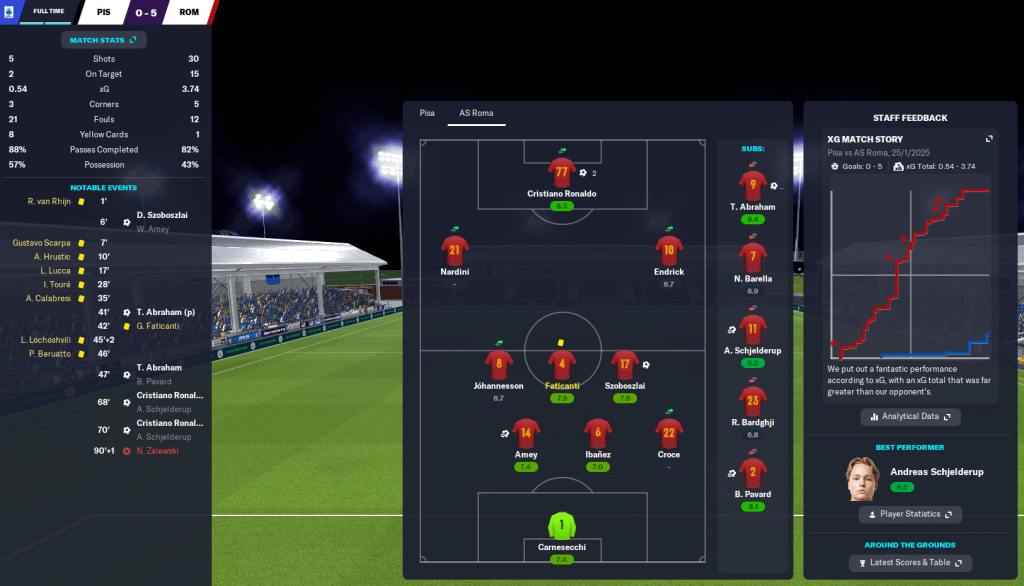Viewport: 1024px width, 586px height.
Task: Pick substitute T. Abraham's shirt
Action: tap(752, 185)
